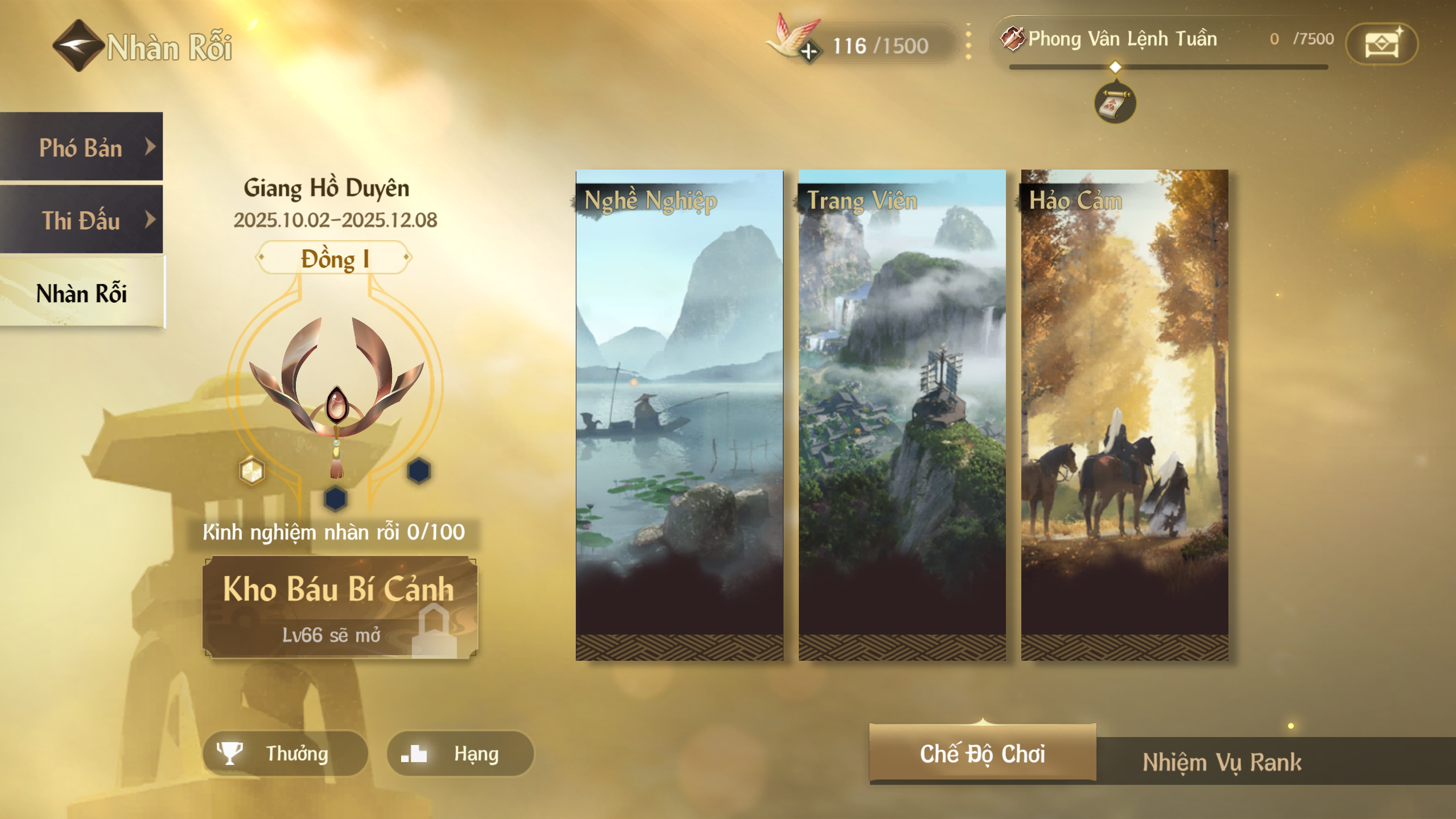1456x819 pixels.
Task: Click the Đồng I rank badge
Action: [334, 258]
